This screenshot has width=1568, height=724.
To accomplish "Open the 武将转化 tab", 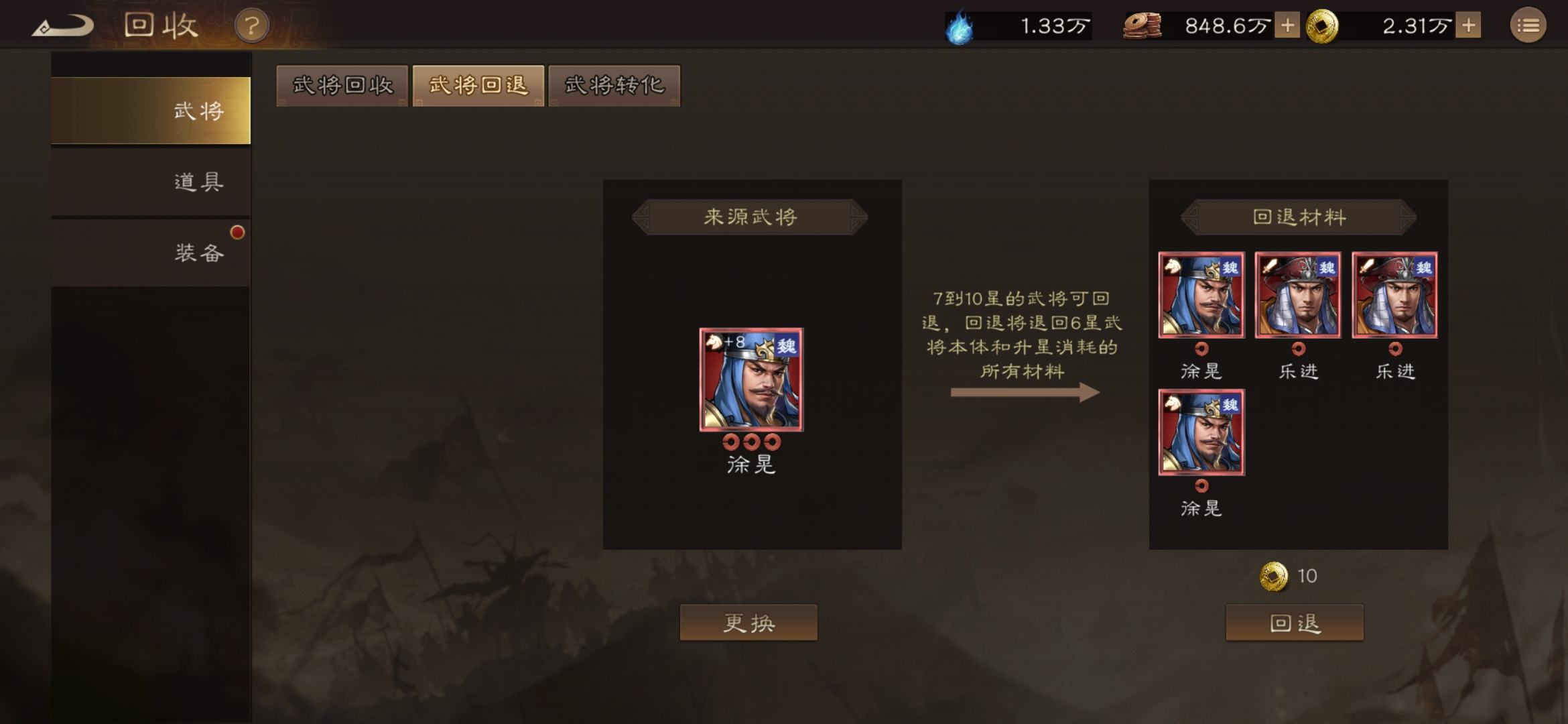I will pyautogui.click(x=613, y=86).
